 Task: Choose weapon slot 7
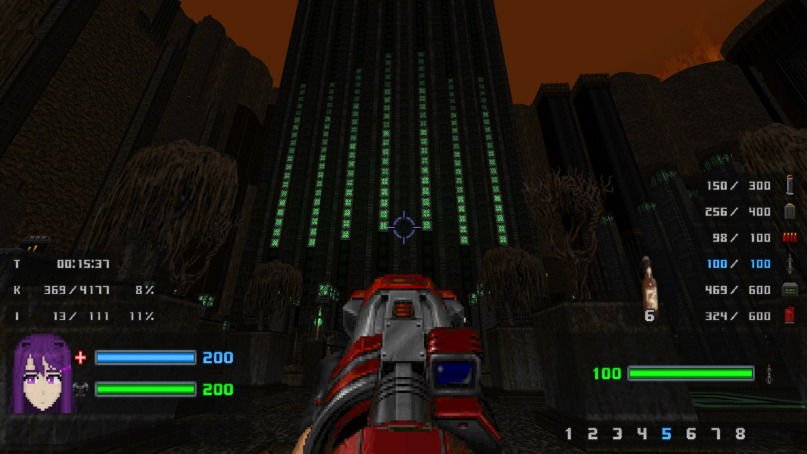716,434
